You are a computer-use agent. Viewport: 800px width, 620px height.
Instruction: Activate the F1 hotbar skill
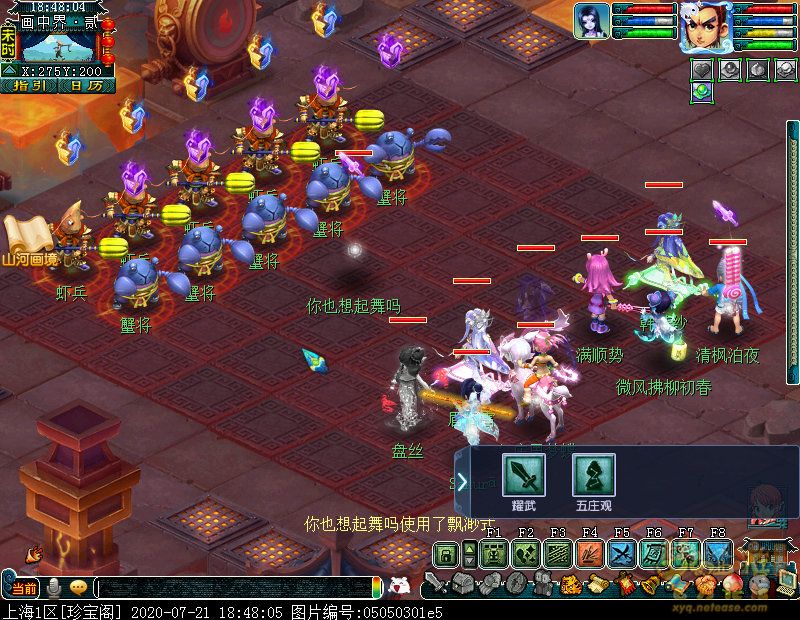click(x=492, y=554)
